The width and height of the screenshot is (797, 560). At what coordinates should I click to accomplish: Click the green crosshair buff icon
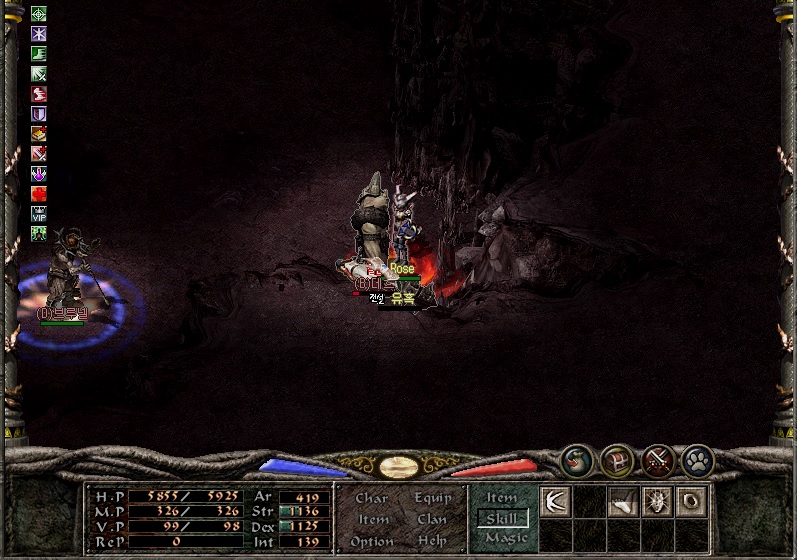39,14
